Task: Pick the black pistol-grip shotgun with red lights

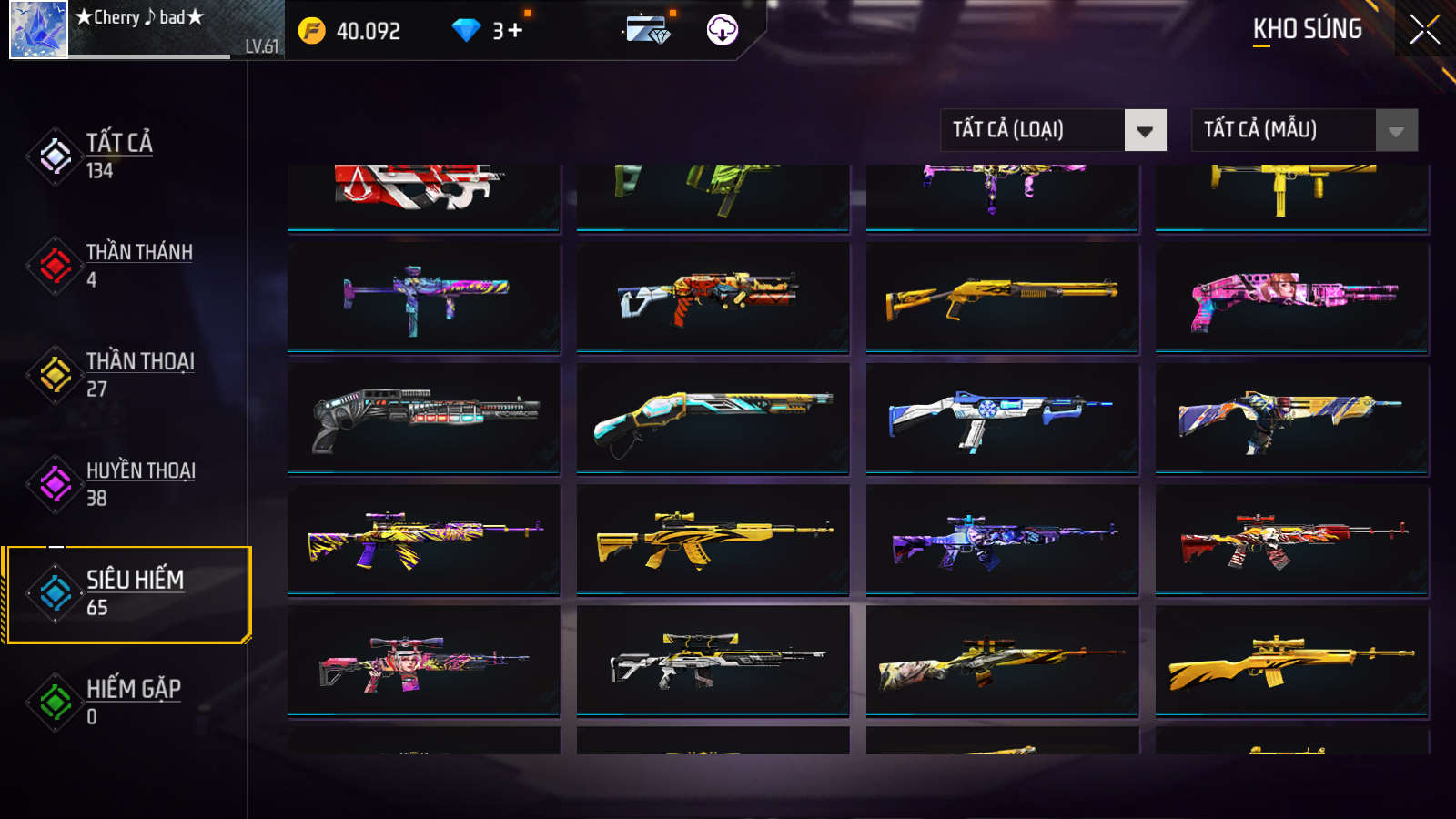Action: pyautogui.click(x=424, y=418)
